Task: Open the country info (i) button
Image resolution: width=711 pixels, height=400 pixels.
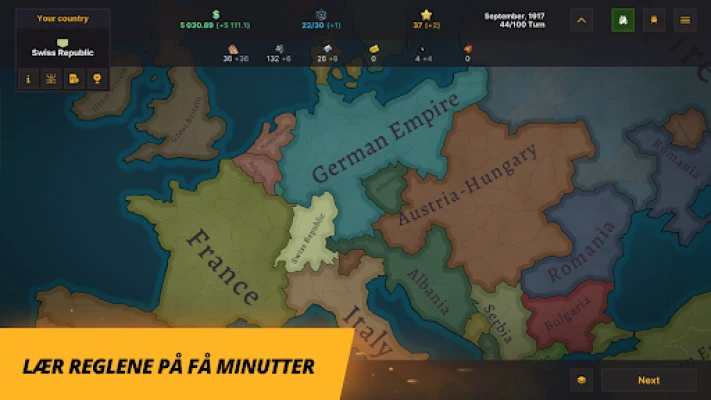Action: coord(27,78)
